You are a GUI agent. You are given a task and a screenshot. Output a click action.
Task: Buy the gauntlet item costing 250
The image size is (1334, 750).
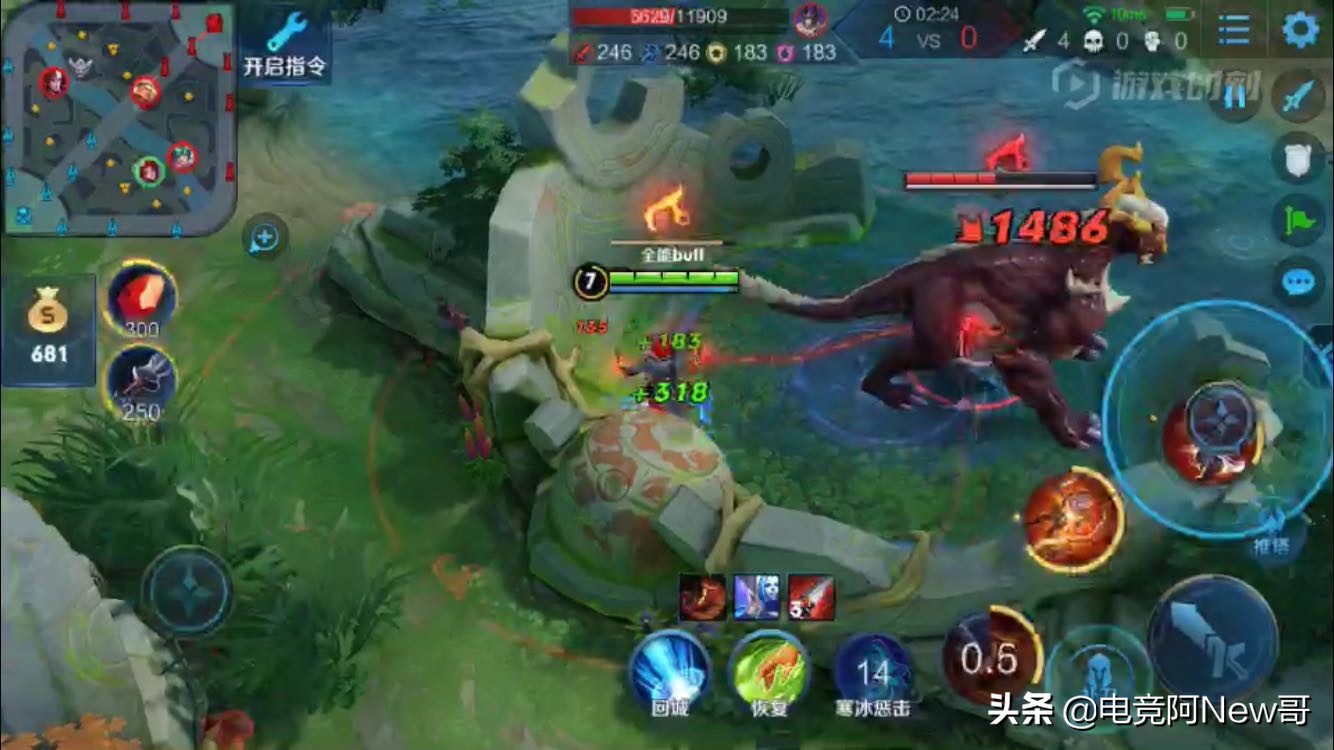point(140,381)
